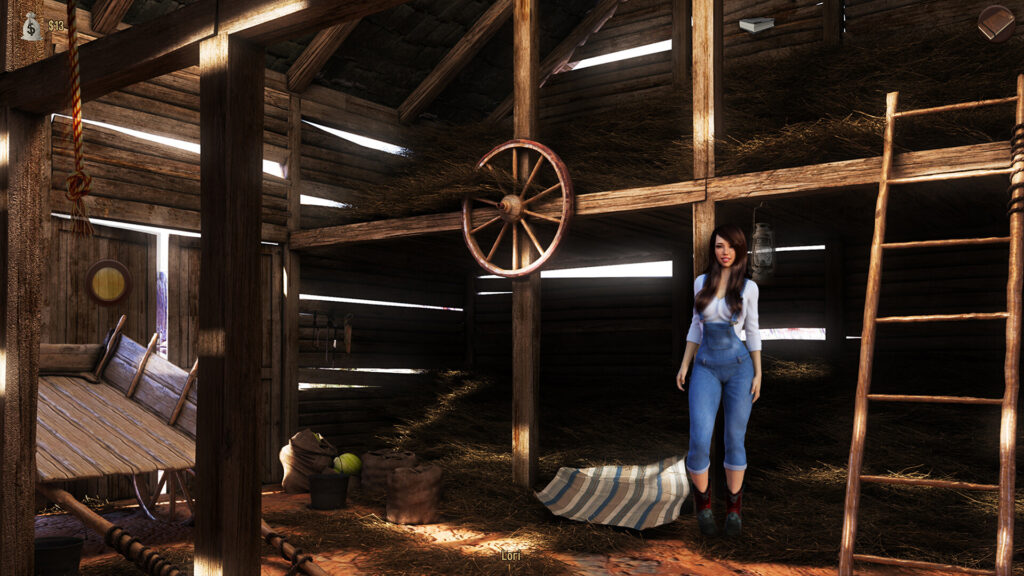Viewport: 1024px width, 576px height.
Task: Open the journal book icon
Action: click(x=995, y=23)
